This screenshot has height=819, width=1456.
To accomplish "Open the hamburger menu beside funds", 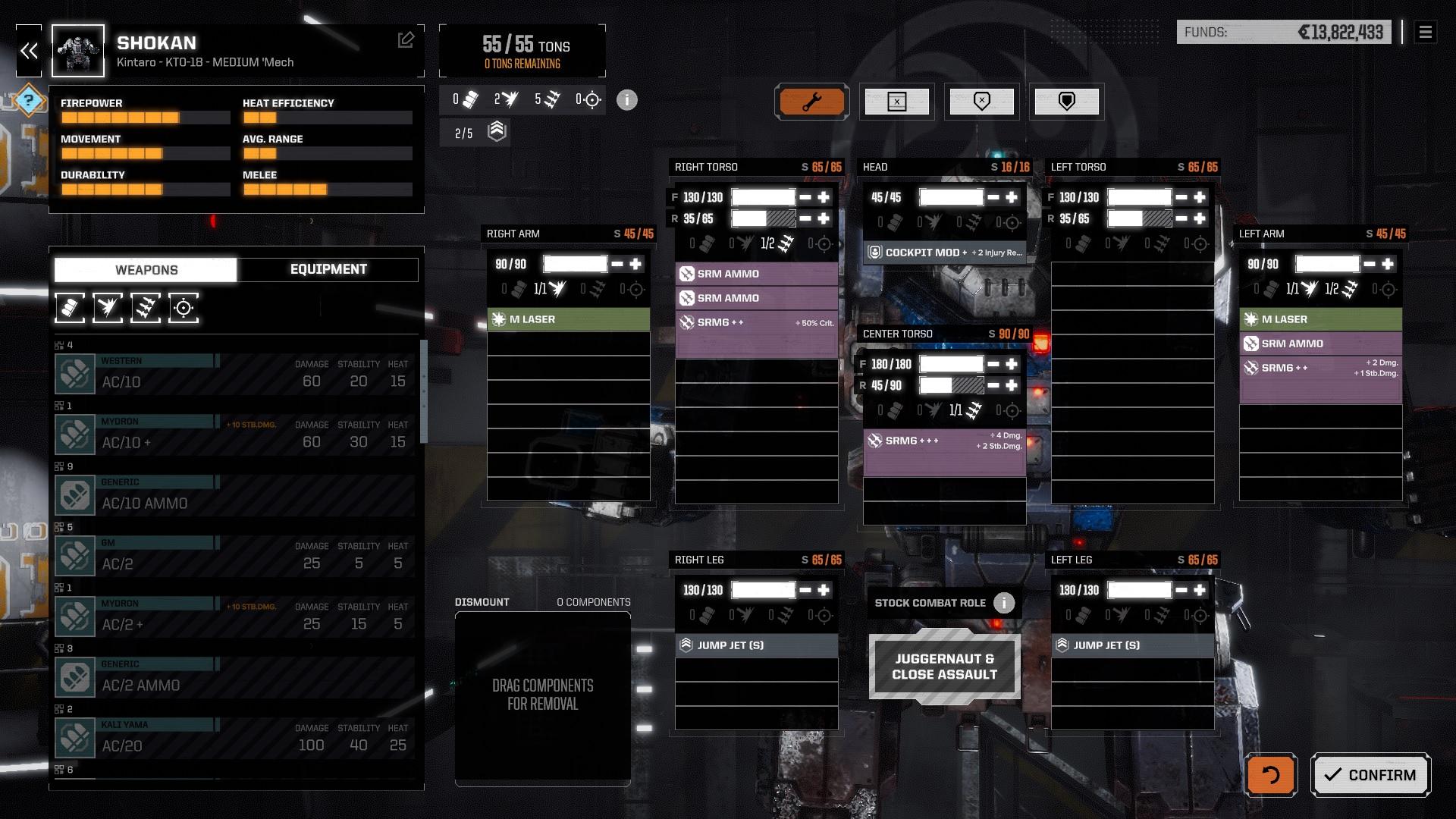I will (1425, 32).
